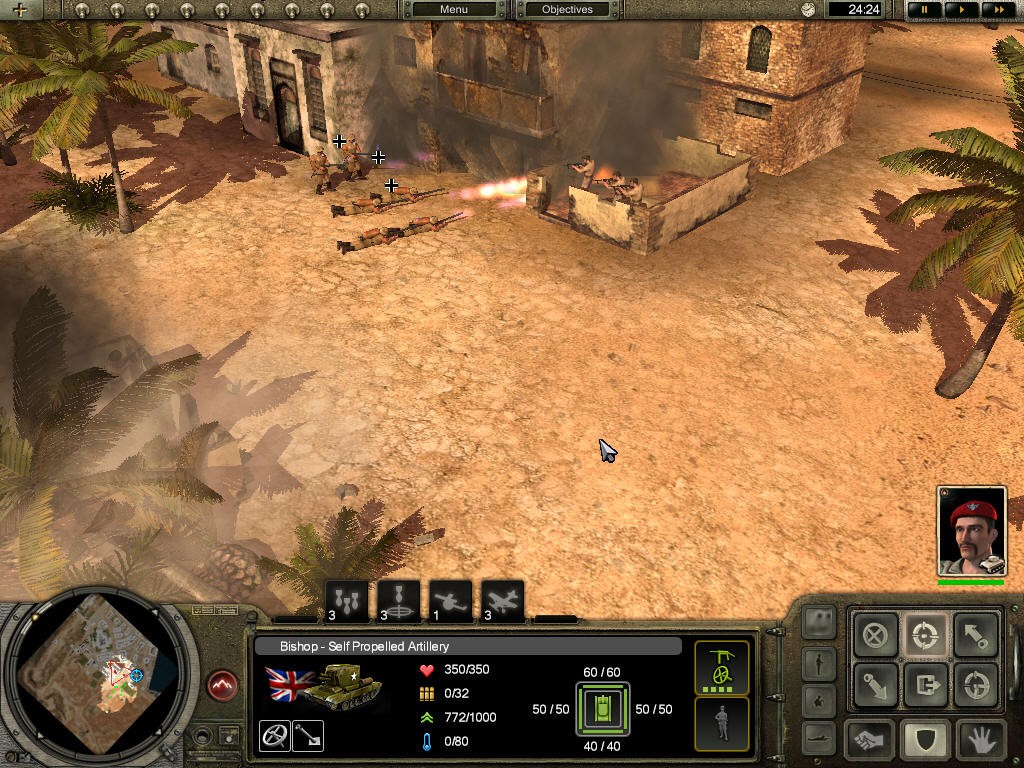Call the paratrooper drop support
1024x768 pixels.
click(399, 601)
